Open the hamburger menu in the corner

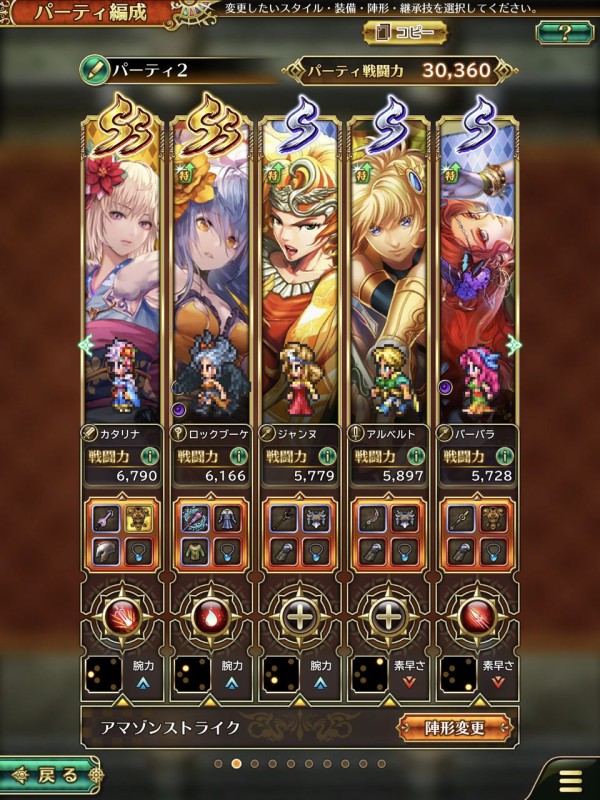click(571, 779)
